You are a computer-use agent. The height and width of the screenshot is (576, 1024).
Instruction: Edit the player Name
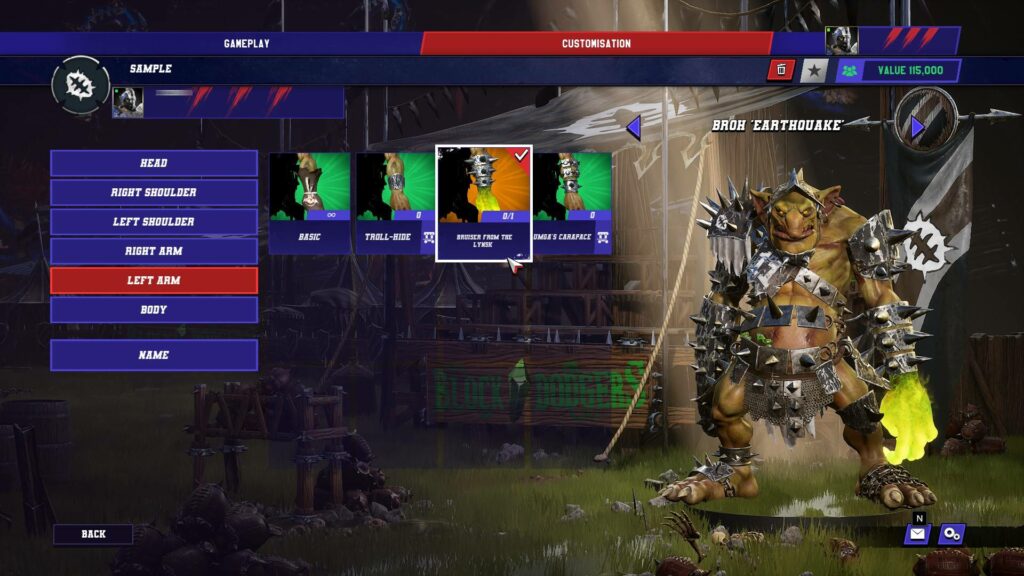pyautogui.click(x=154, y=355)
